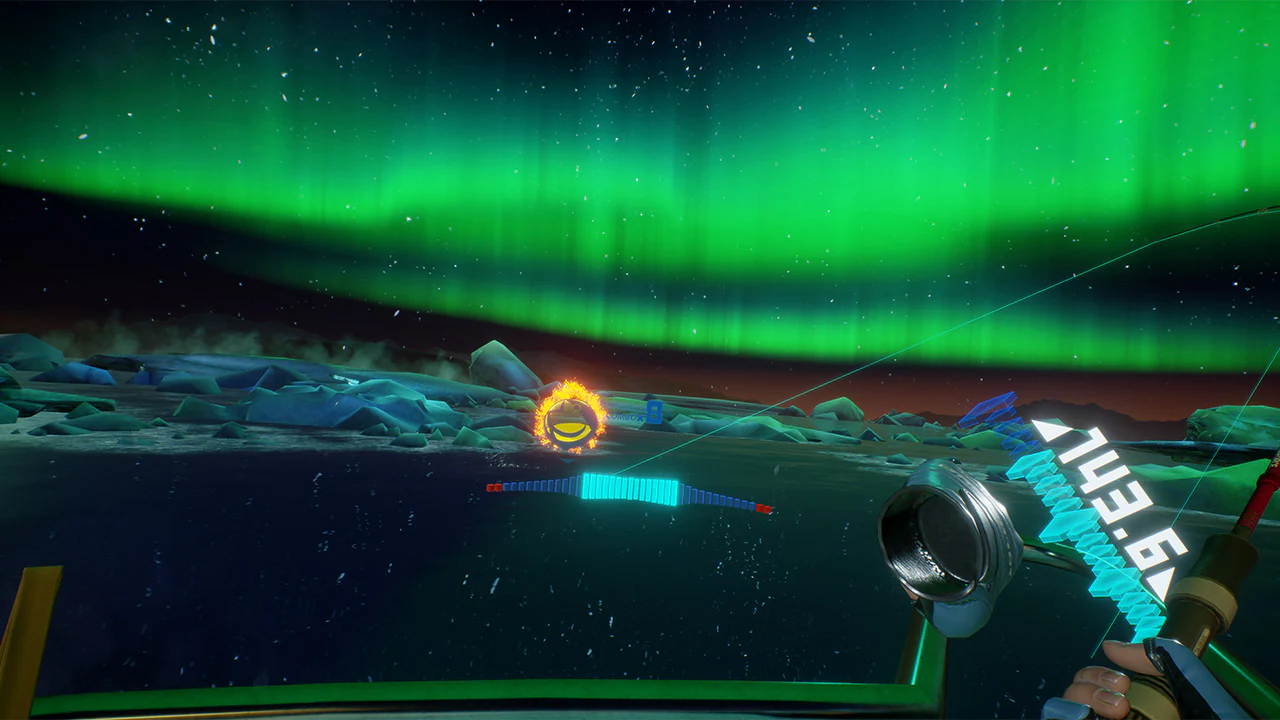Screen dimensions: 1280x720
Task: Click the downward arrow marker below the flaming ring
Action: coord(565,459)
